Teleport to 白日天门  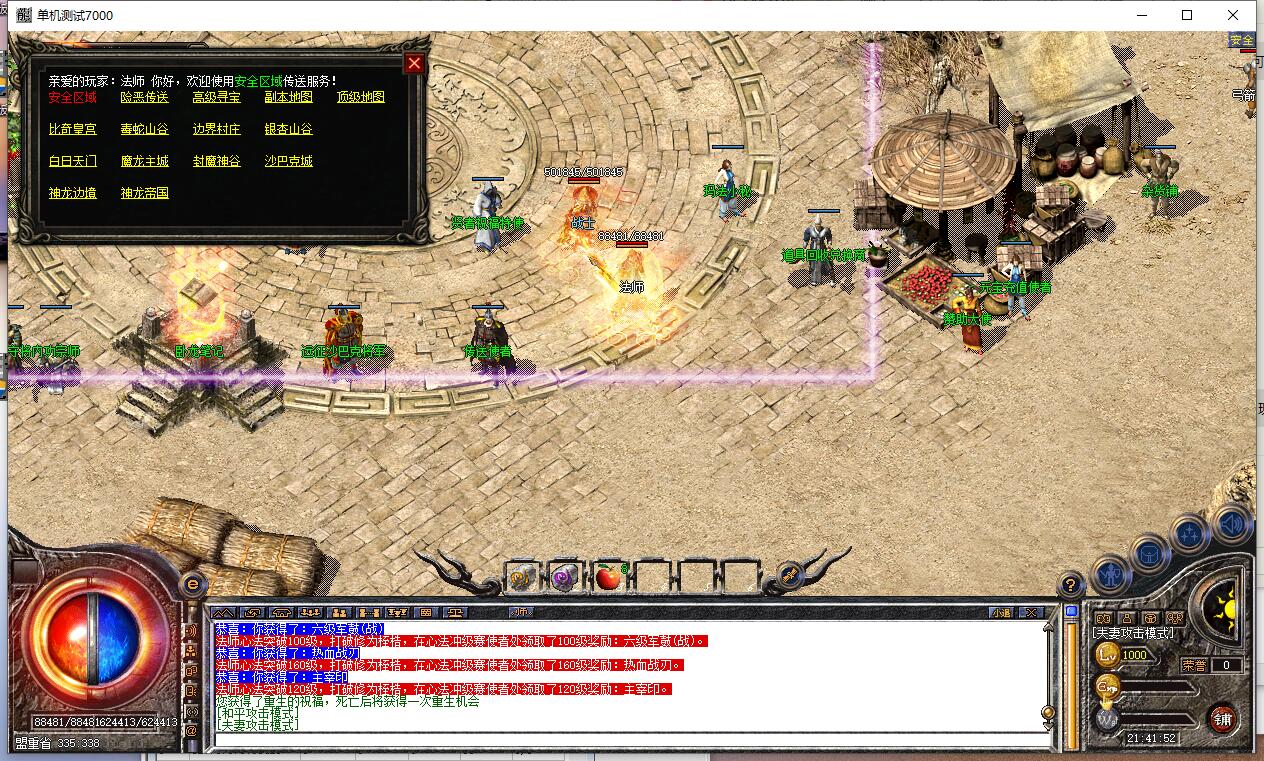point(72,161)
